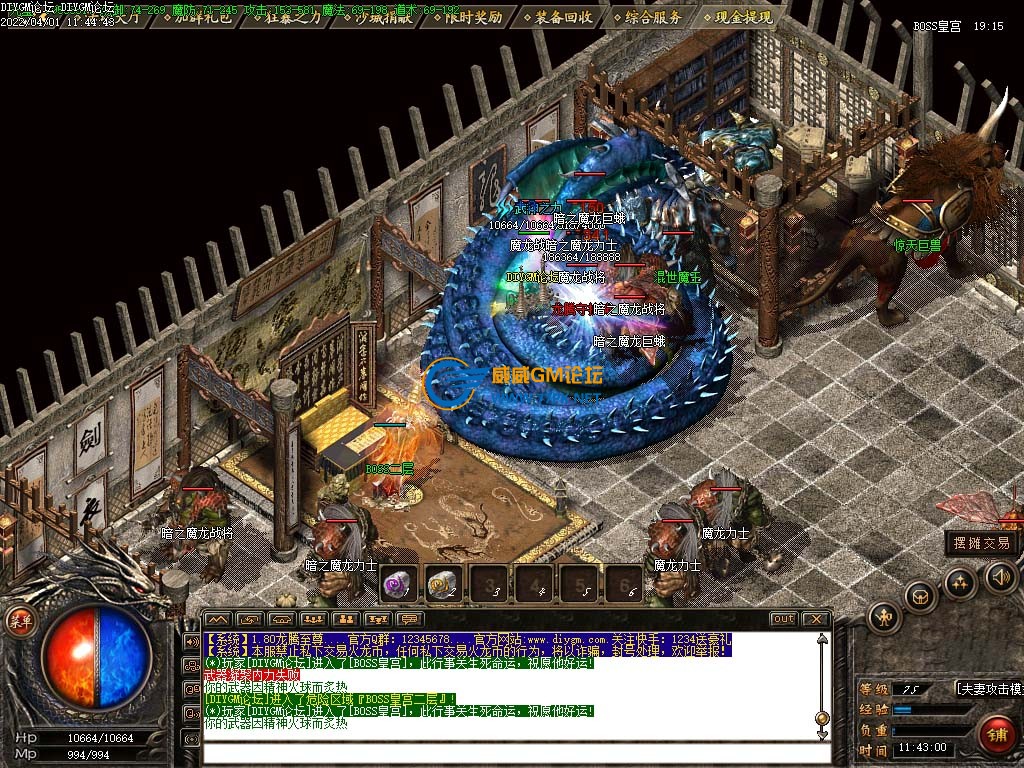The image size is (1024, 768).
Task: Click the 摆摊交易 stall trading button
Action: pos(982,543)
